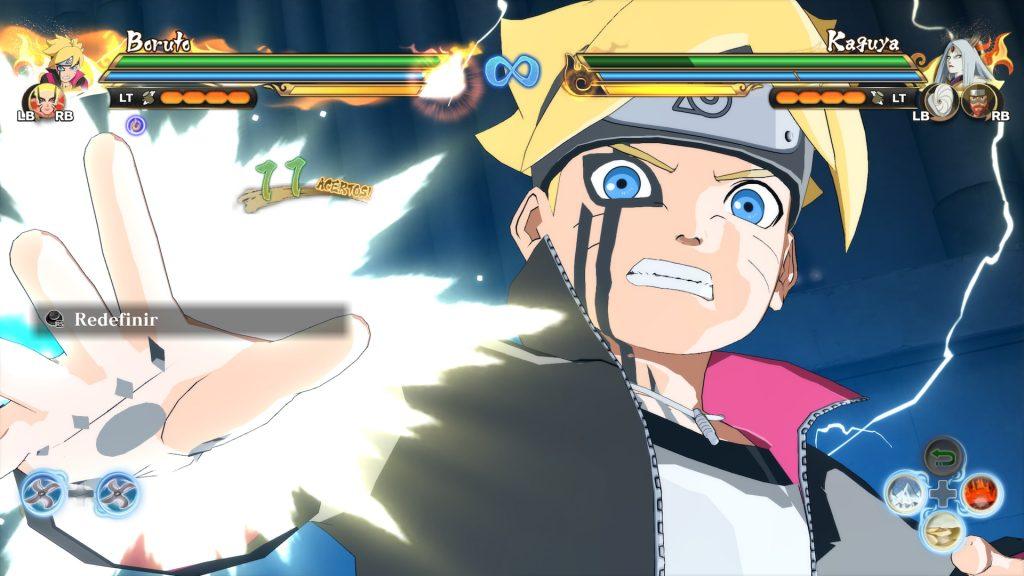1024x576 pixels.
Task: Select the cream-colored bottom ninja tool
Action: click(x=944, y=529)
